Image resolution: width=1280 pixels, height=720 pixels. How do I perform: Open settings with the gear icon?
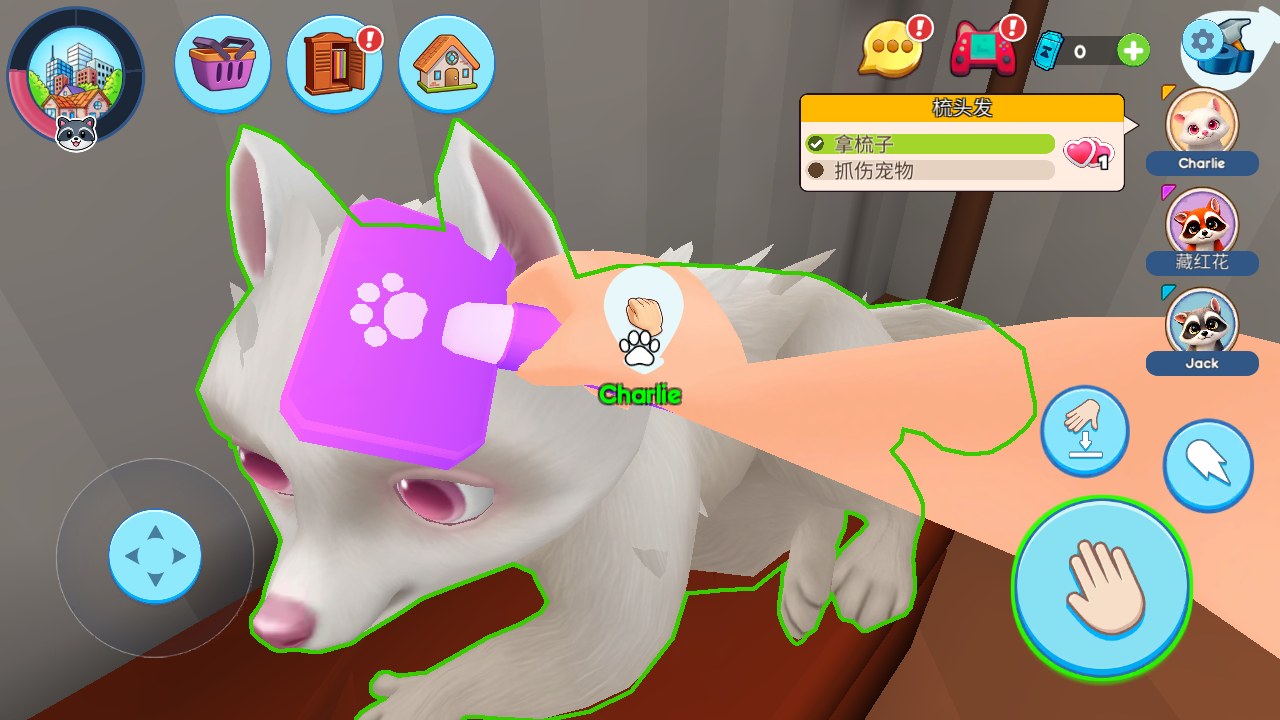coord(1202,41)
